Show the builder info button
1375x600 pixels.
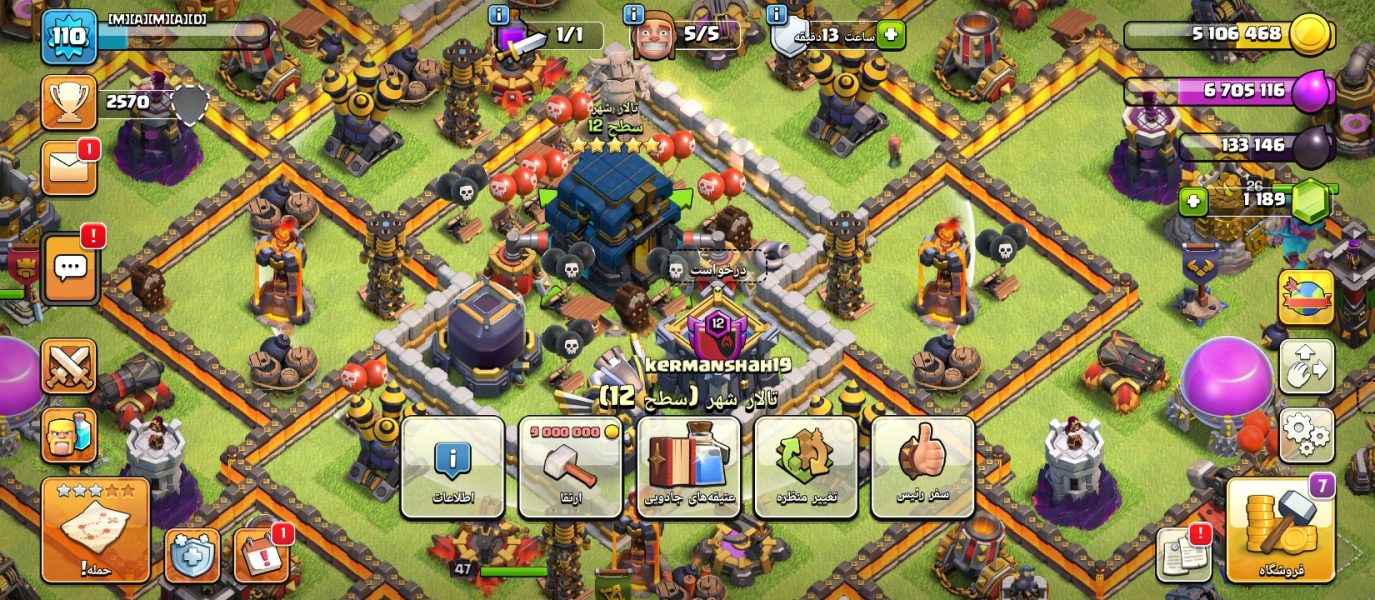pyautogui.click(x=634, y=15)
